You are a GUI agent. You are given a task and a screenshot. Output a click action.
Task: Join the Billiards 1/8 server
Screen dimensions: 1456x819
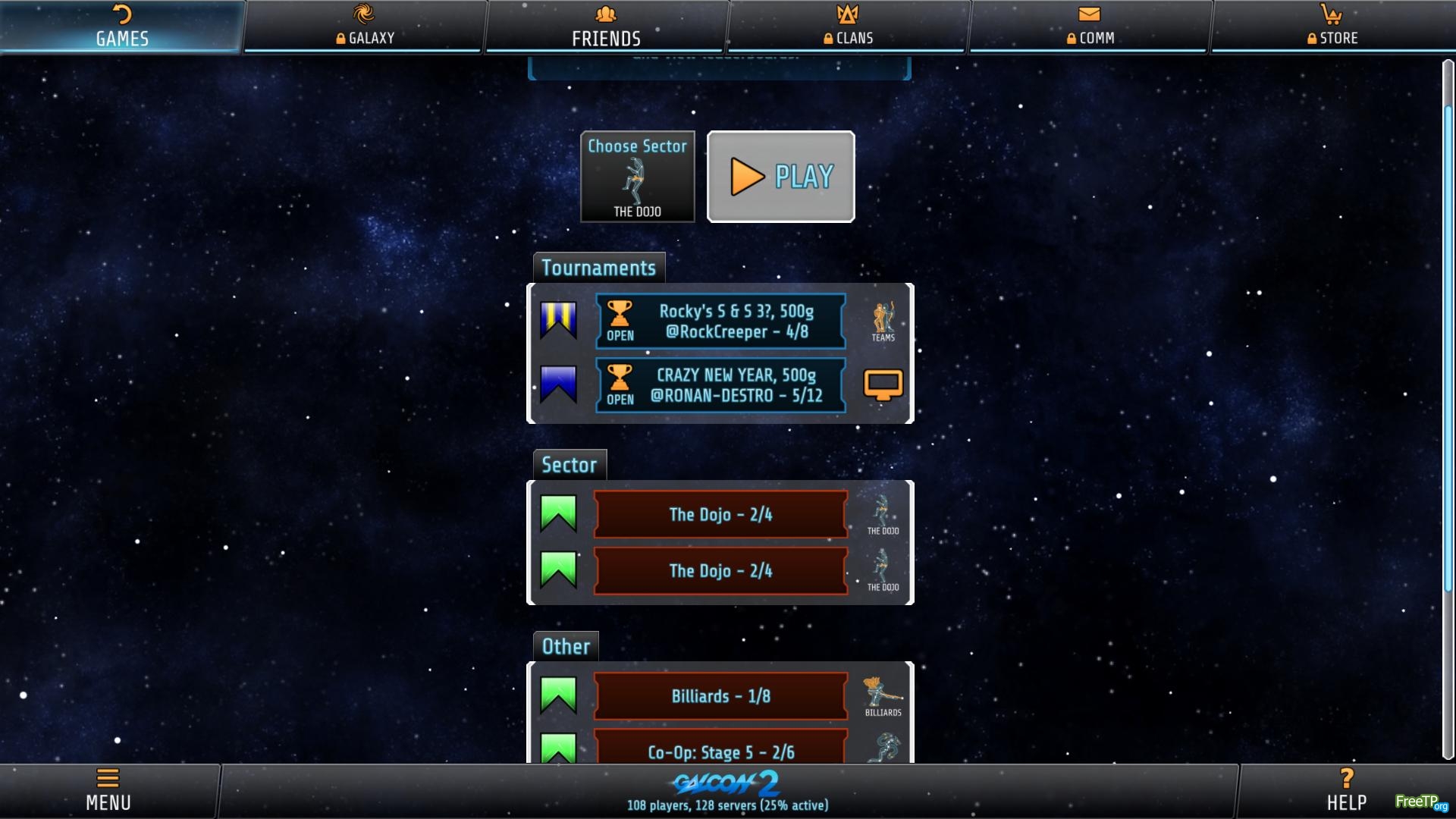click(720, 696)
